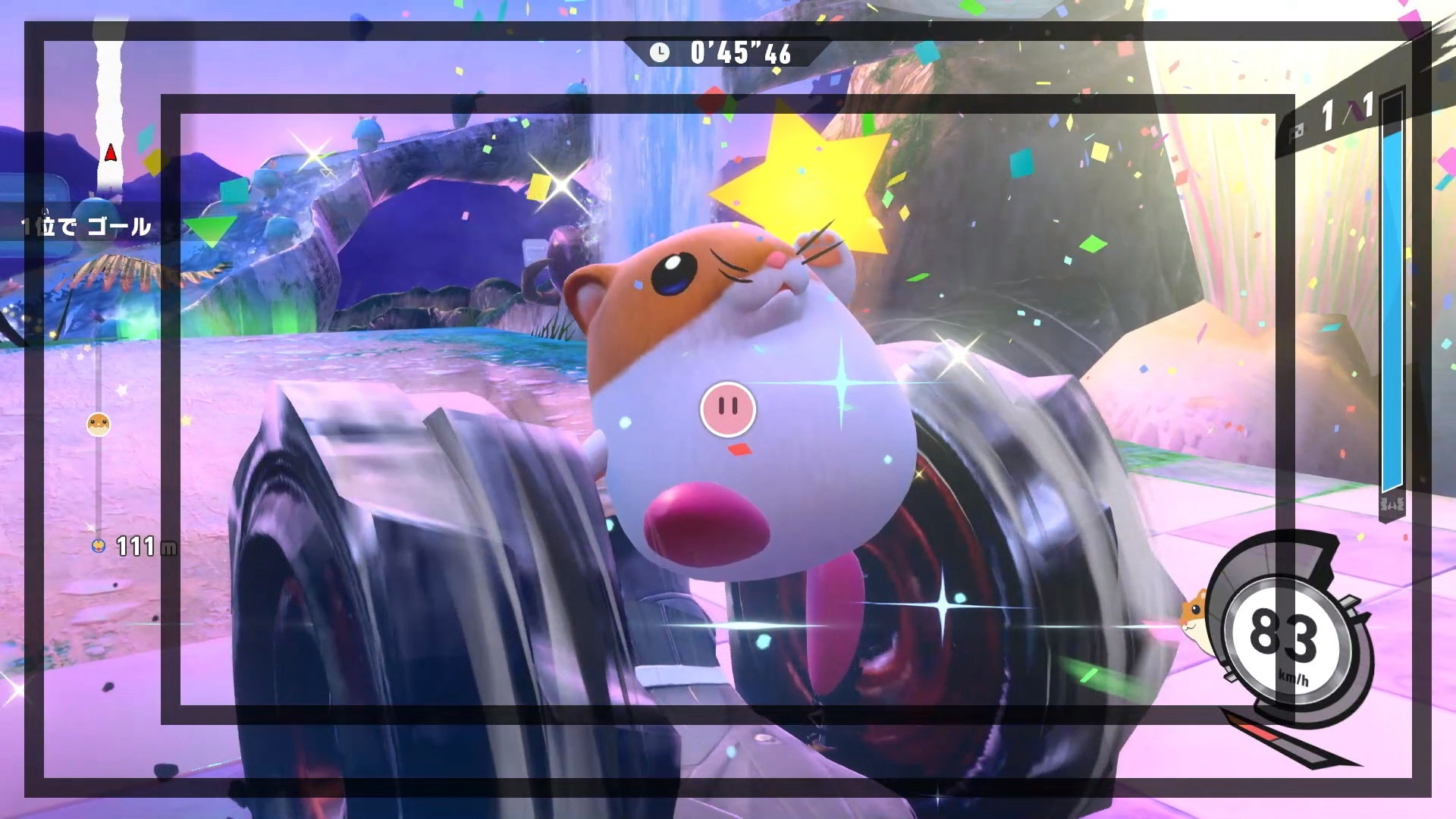Click the red arrow marker on the progress track
Image resolution: width=1456 pixels, height=819 pixels.
pos(111,153)
